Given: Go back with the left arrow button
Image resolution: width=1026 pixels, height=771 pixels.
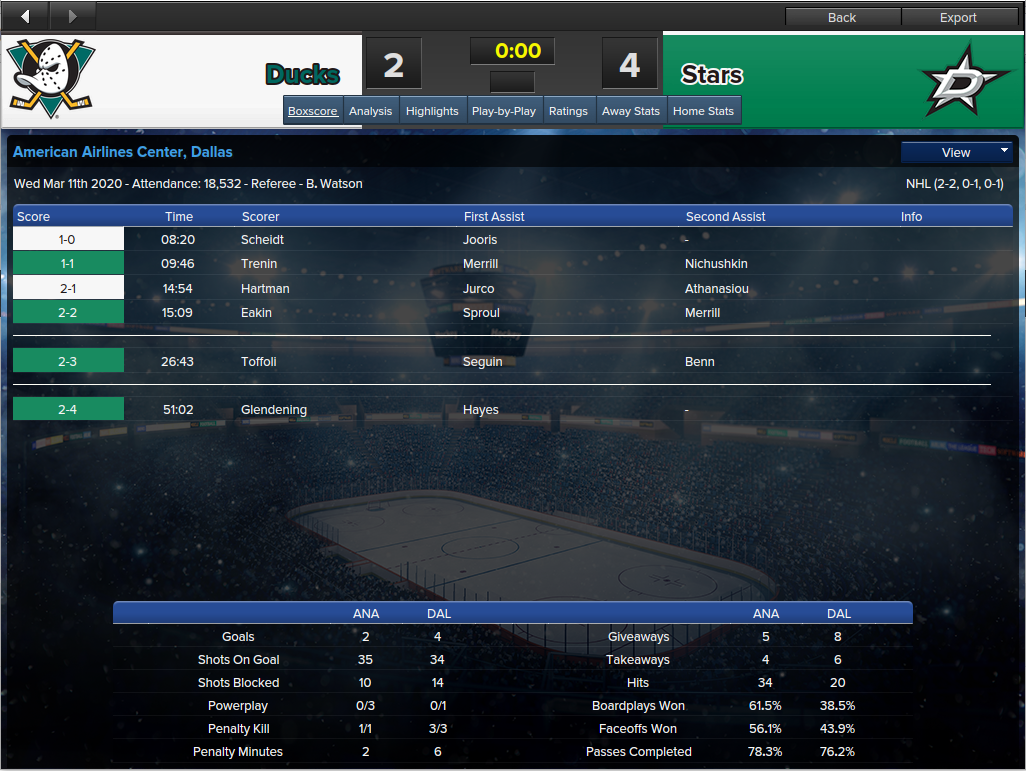Looking at the screenshot, I should click(25, 16).
